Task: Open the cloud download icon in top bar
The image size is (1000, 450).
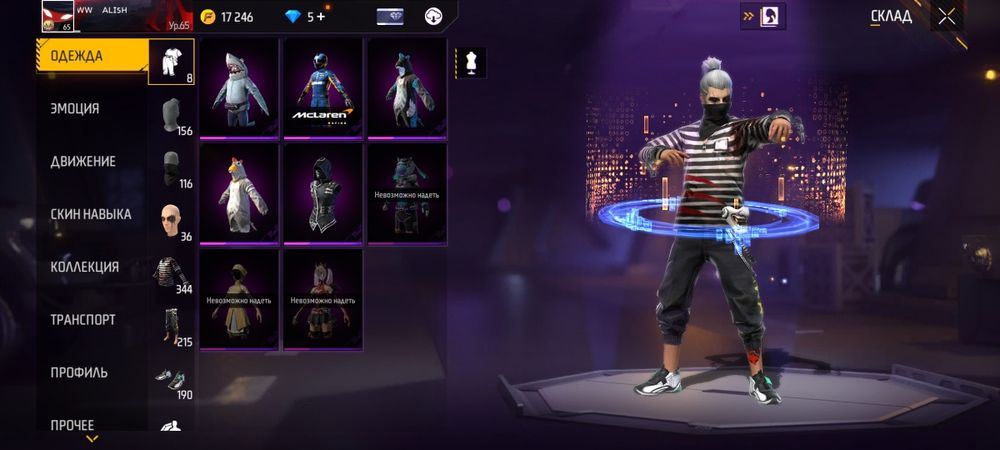Action: point(434,17)
